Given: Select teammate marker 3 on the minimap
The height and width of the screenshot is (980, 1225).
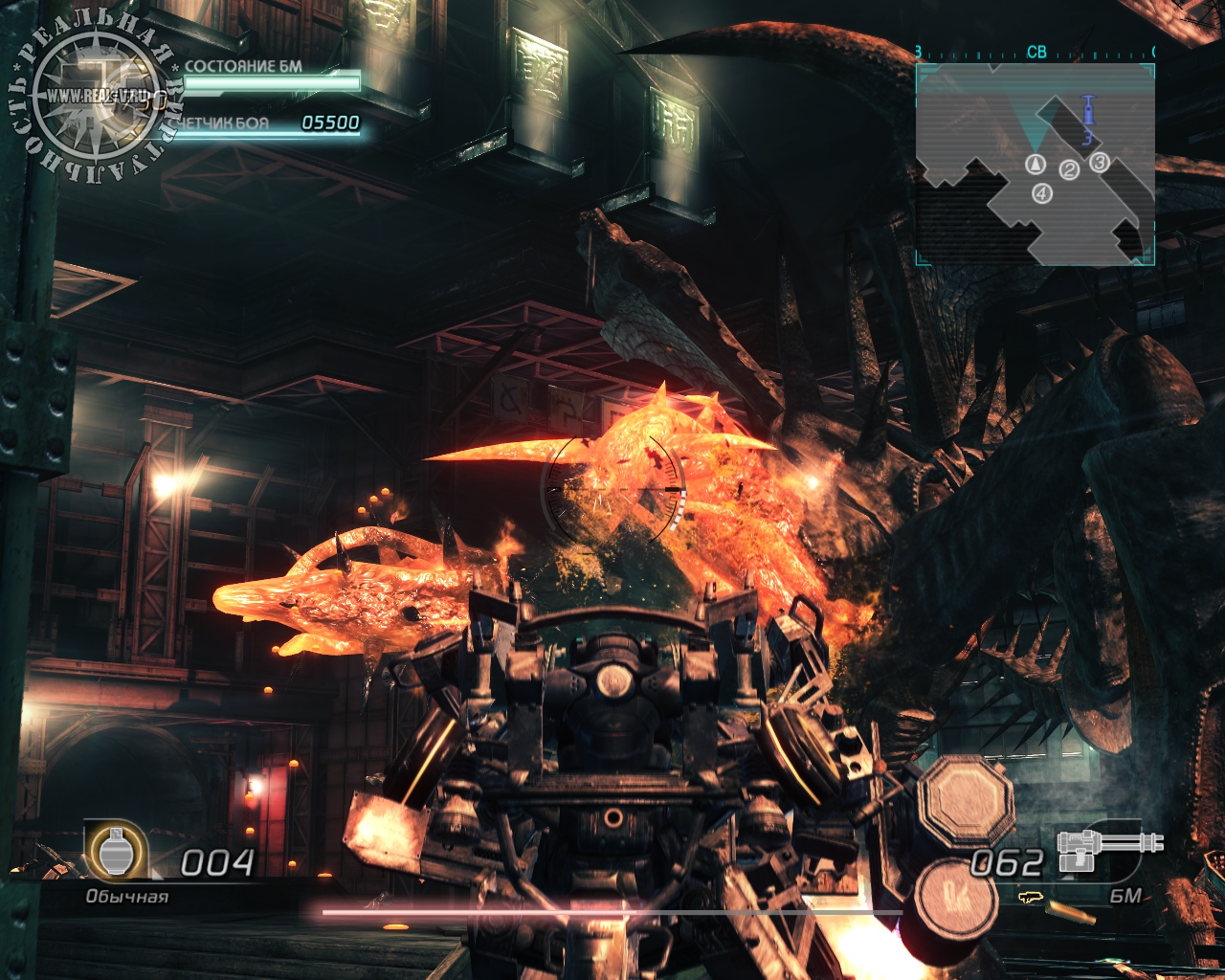Looking at the screenshot, I should pyautogui.click(x=1099, y=163).
